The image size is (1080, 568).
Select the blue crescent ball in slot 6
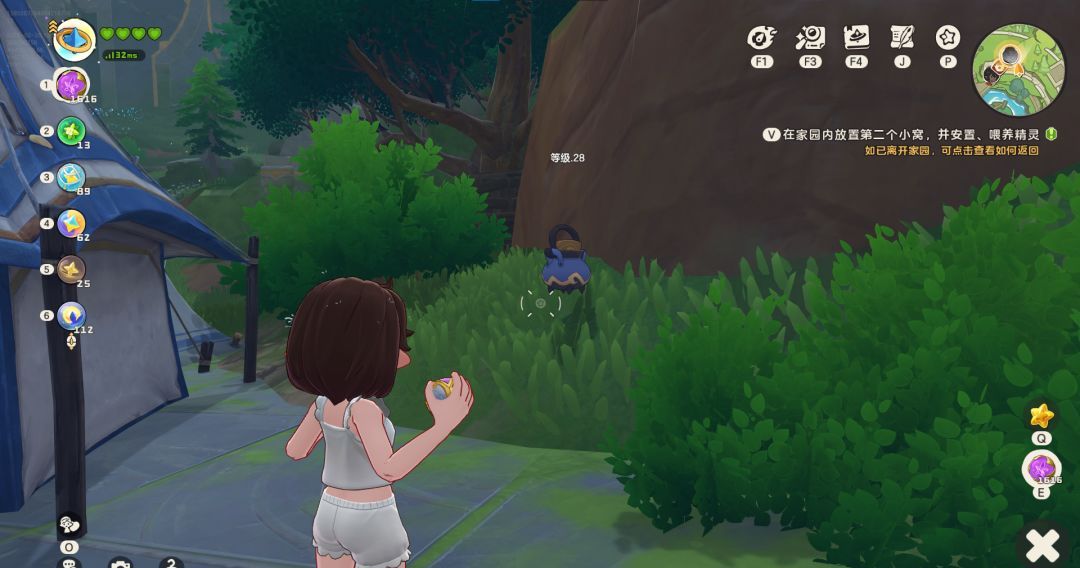pos(71,315)
